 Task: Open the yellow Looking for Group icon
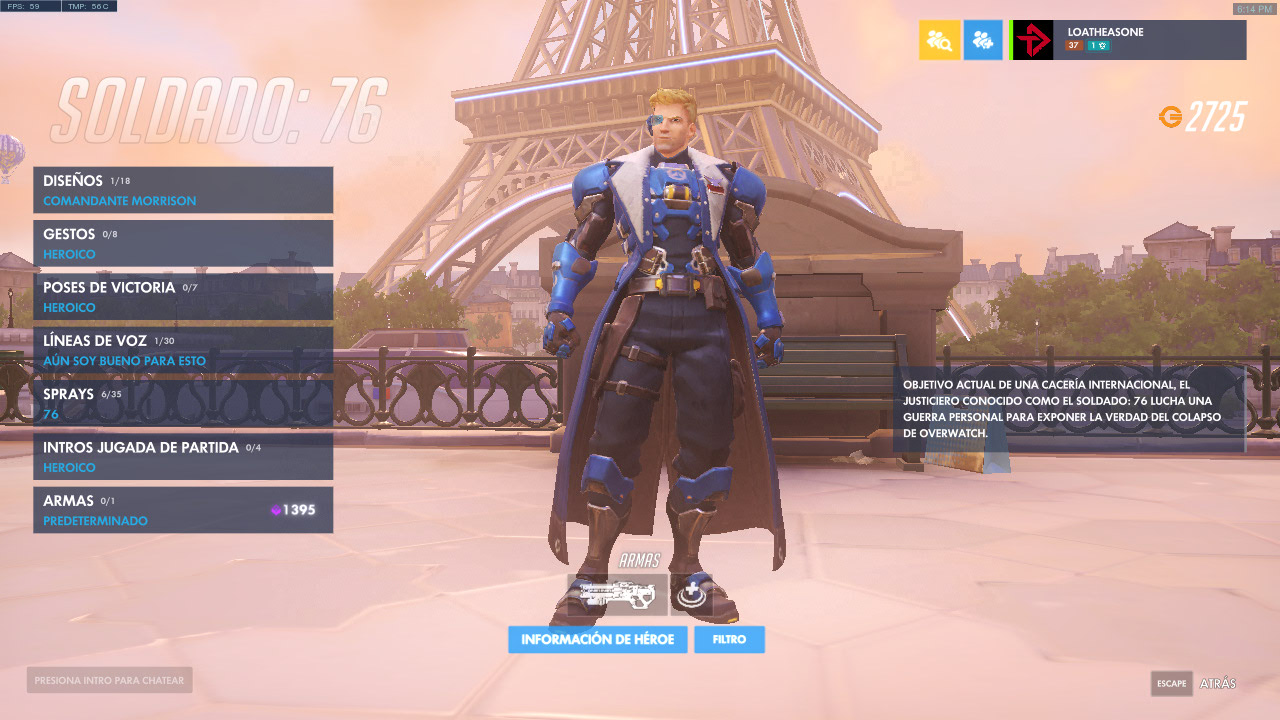[938, 40]
